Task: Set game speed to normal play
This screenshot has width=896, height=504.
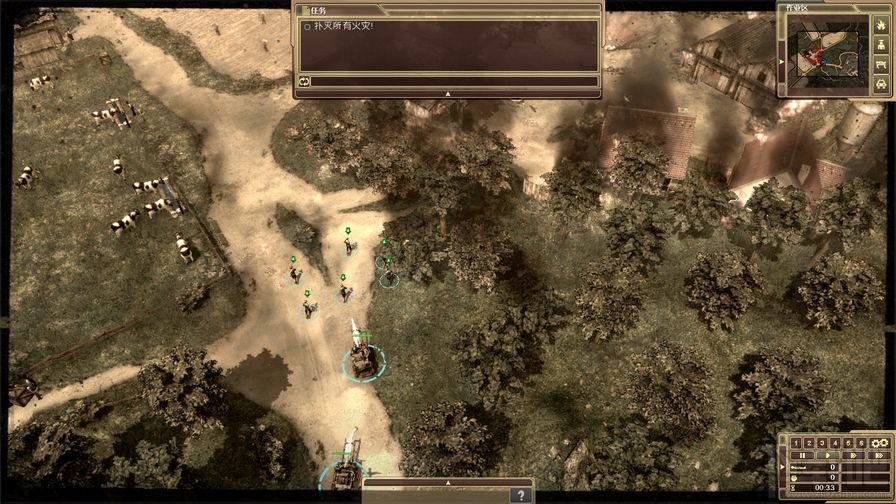Action: [x=828, y=456]
